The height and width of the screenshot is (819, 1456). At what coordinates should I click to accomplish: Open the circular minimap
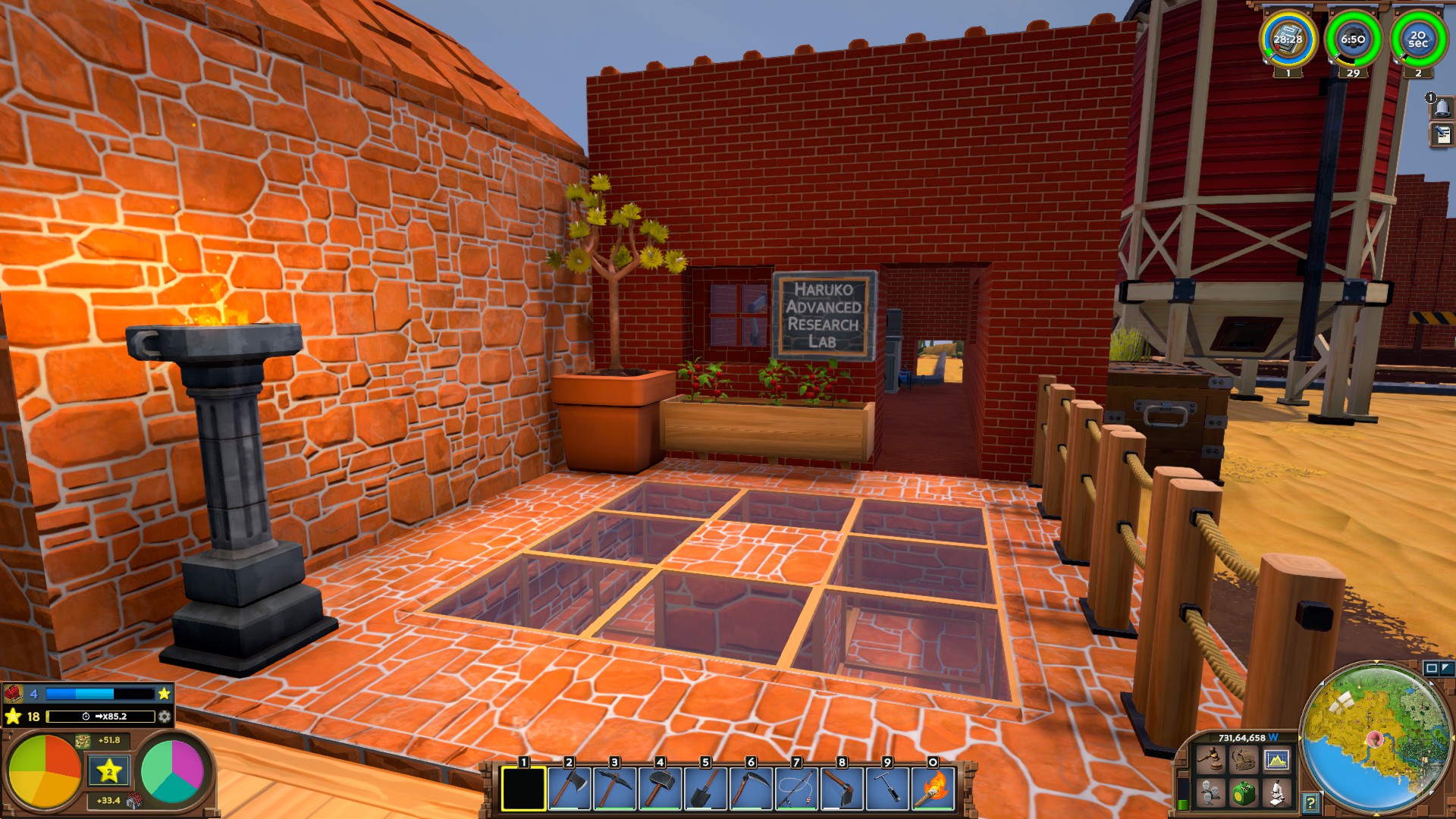(1376, 739)
